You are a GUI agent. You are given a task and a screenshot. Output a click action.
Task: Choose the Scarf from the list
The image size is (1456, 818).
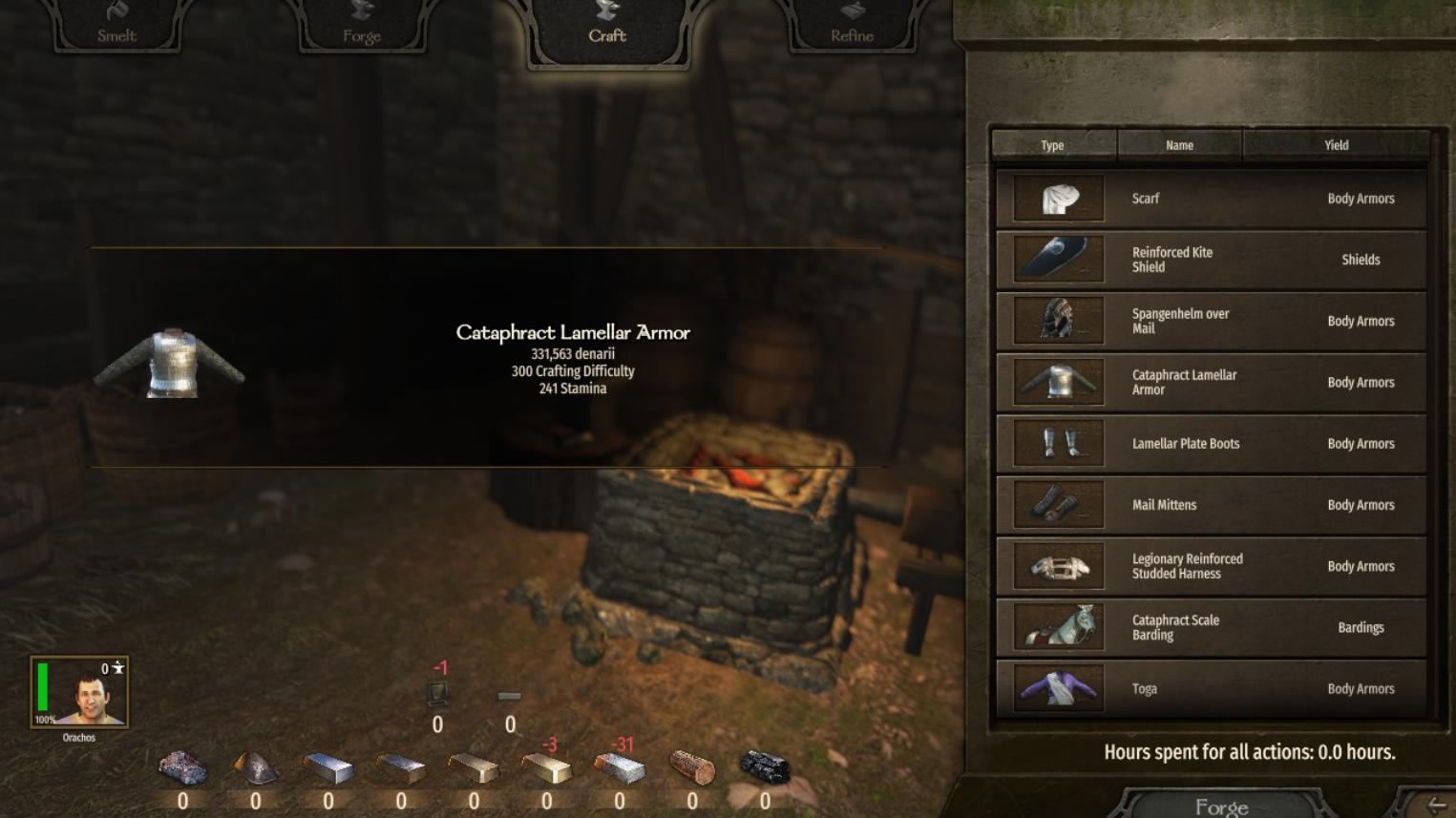pyautogui.click(x=1211, y=199)
